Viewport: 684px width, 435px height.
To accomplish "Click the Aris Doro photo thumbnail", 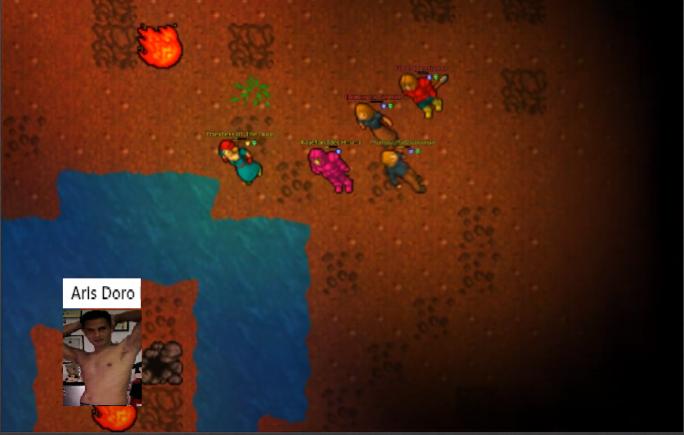I will (101, 357).
